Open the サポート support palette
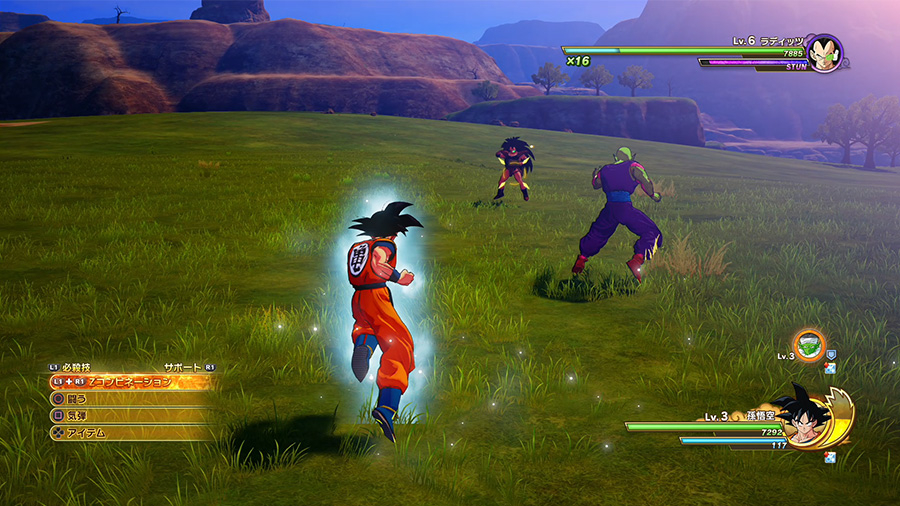Viewport: 900px width, 506px height. tap(184, 367)
